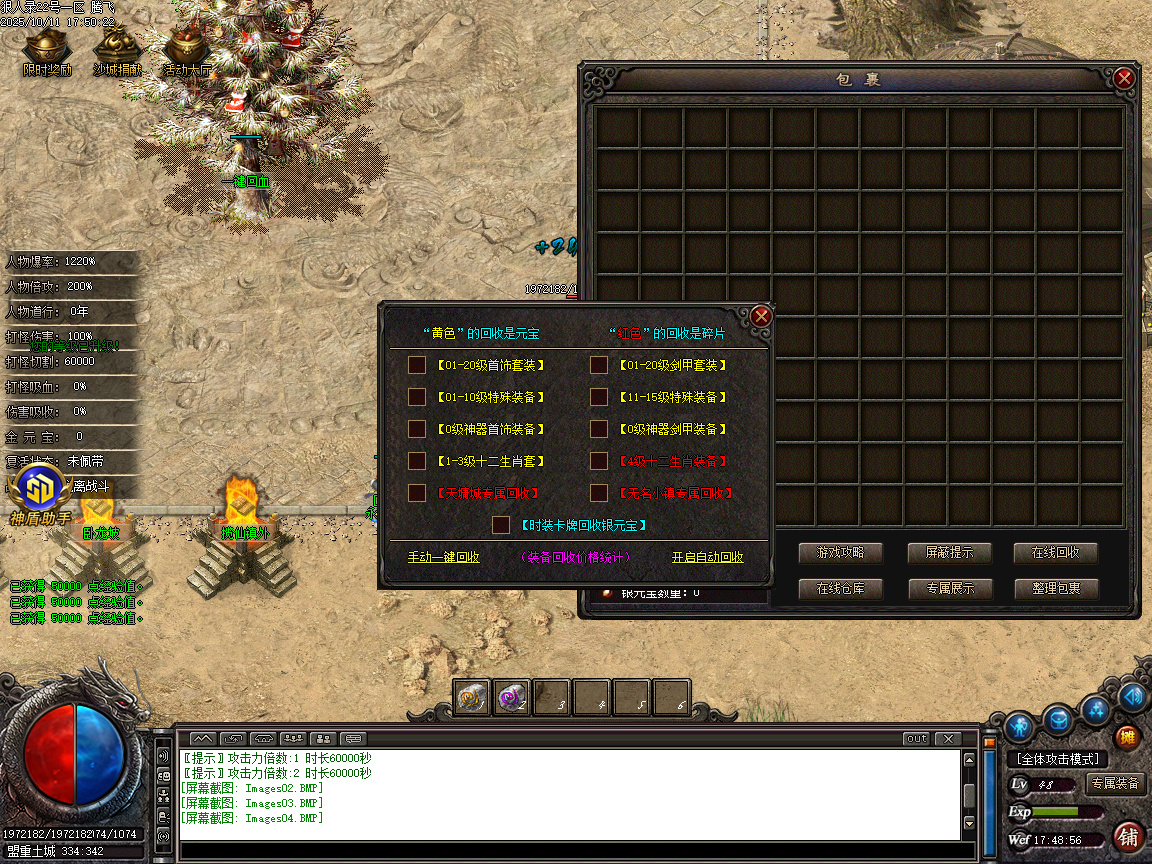This screenshot has height=864, width=1152.
Task: Close the 包裹 inventory window
Action: coord(1124,78)
